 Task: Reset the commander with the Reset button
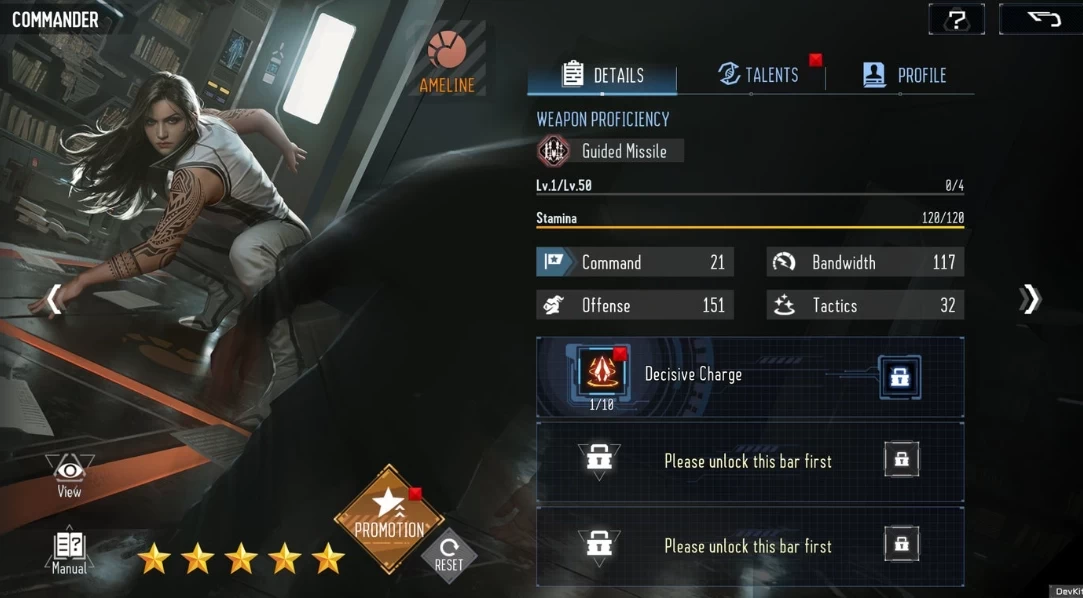pos(449,554)
